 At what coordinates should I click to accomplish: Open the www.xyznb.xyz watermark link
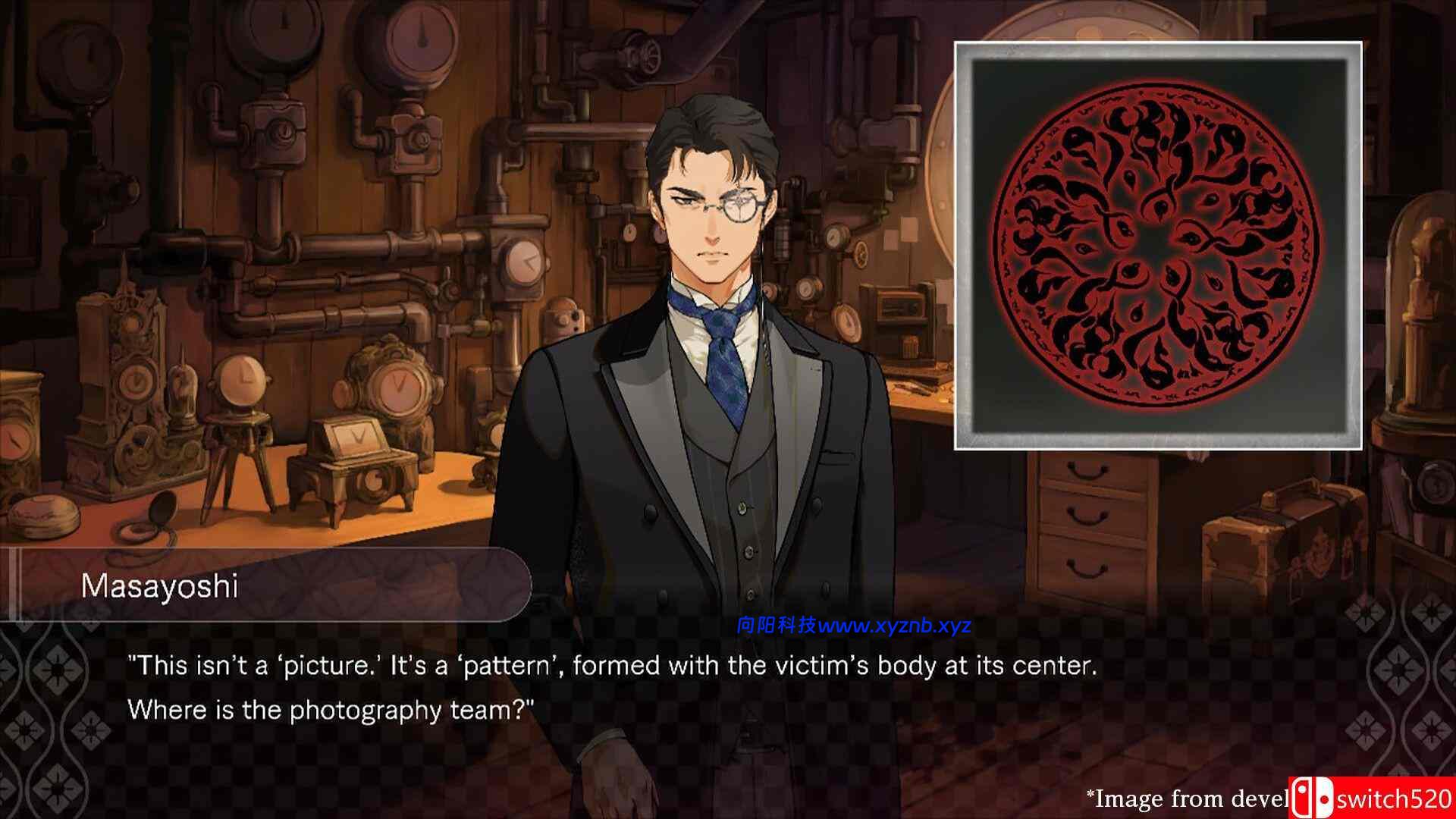[x=894, y=626]
